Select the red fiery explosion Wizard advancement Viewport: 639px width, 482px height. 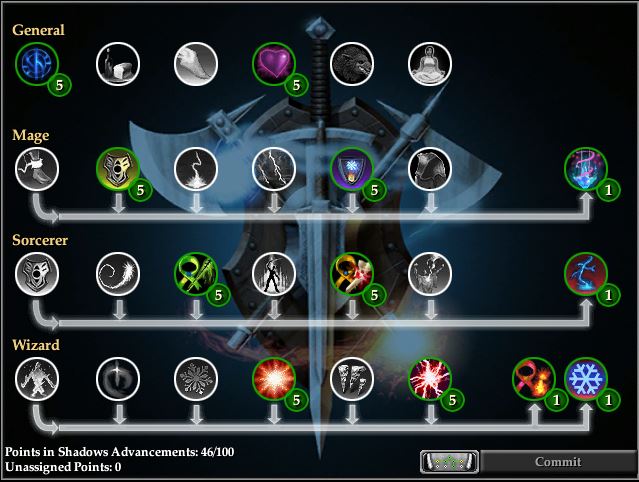pos(273,379)
